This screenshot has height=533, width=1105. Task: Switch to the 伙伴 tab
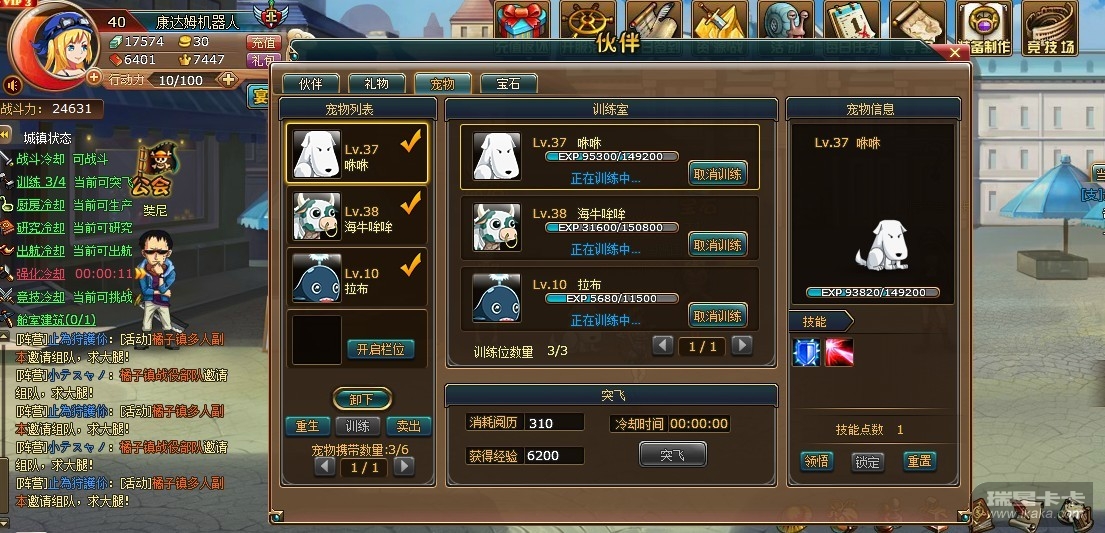310,84
